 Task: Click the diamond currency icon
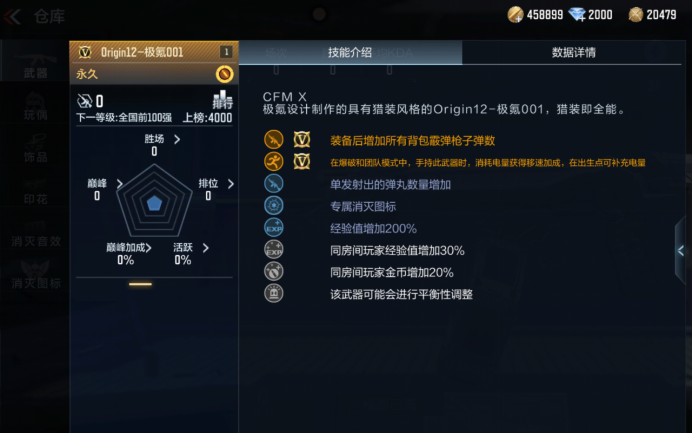pos(574,14)
